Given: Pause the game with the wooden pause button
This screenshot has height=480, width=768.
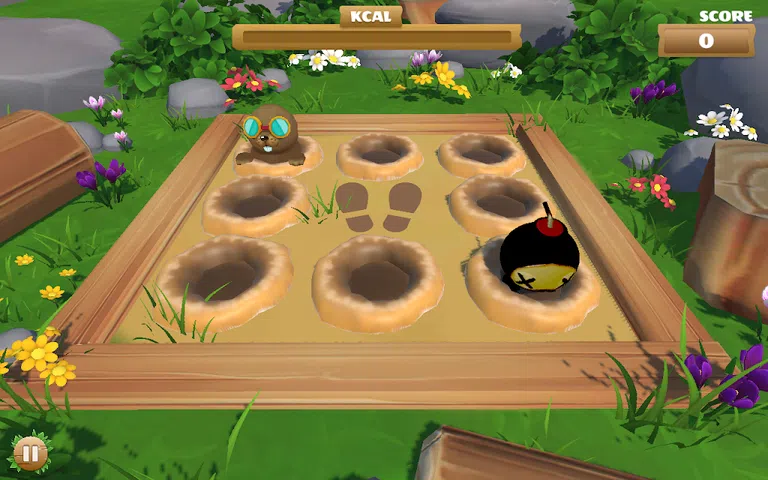Looking at the screenshot, I should tap(30, 454).
